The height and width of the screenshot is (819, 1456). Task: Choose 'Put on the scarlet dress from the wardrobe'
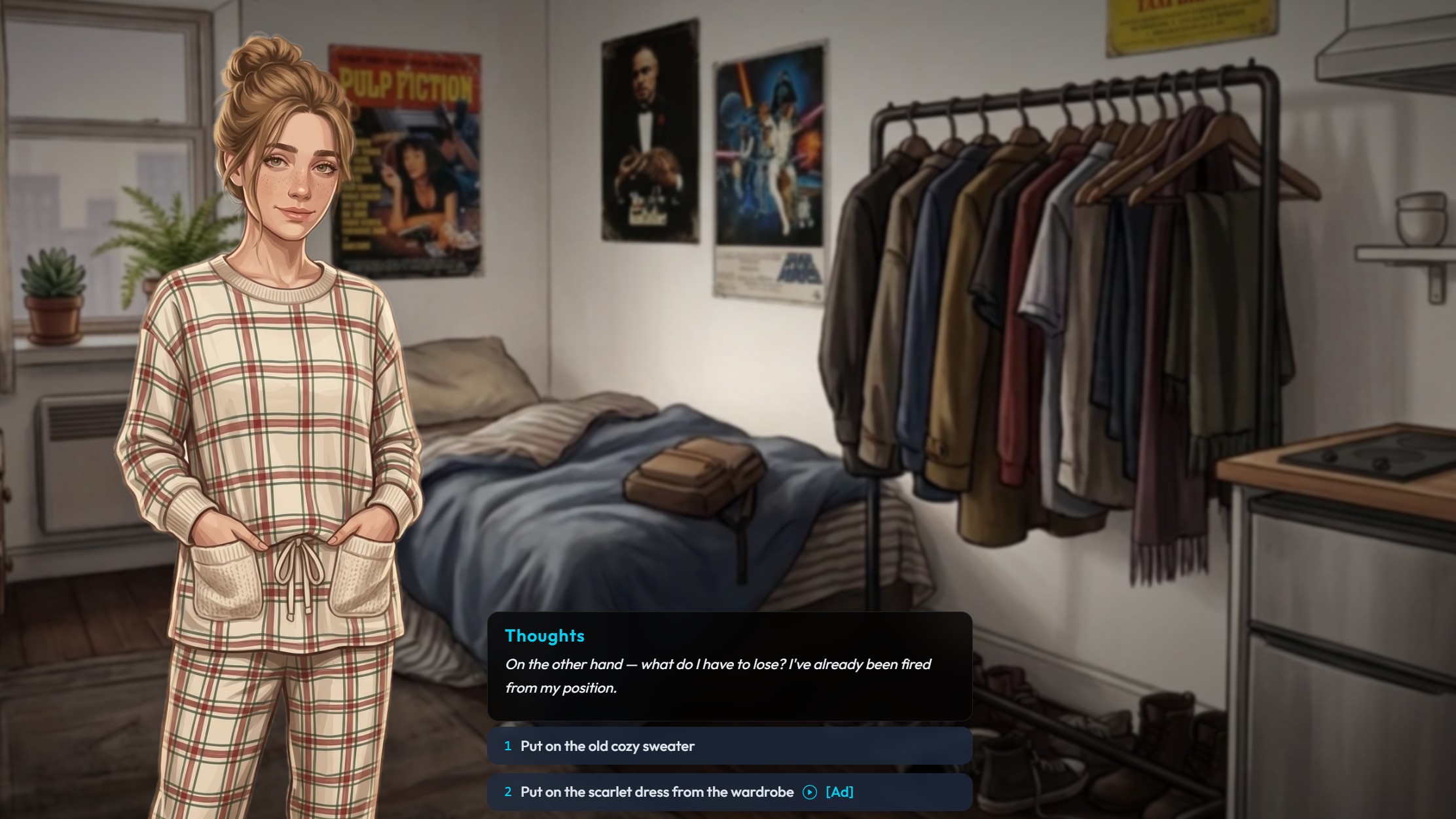(x=655, y=792)
